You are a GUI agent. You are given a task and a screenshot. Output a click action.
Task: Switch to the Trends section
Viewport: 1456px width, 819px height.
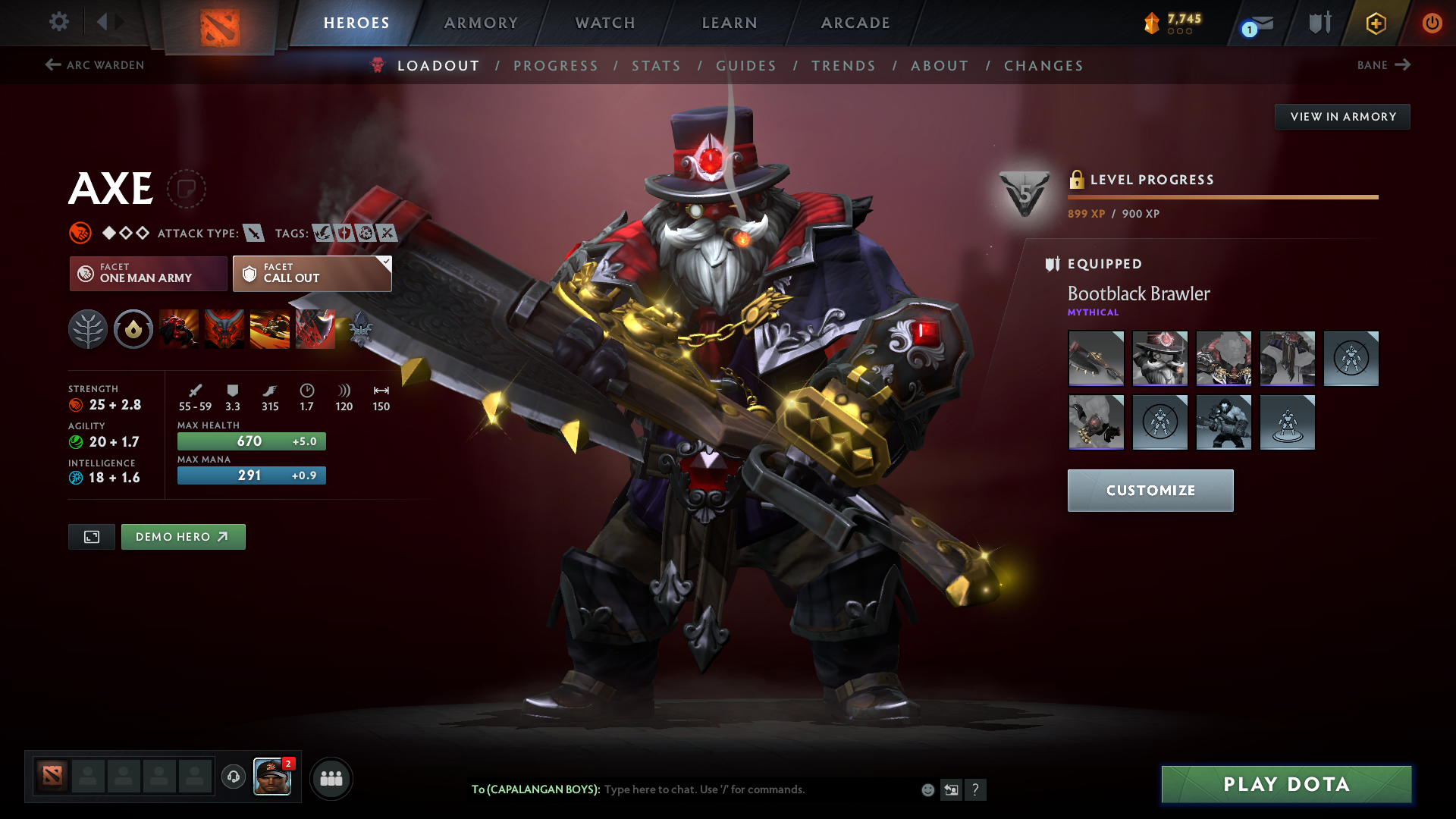tap(843, 66)
